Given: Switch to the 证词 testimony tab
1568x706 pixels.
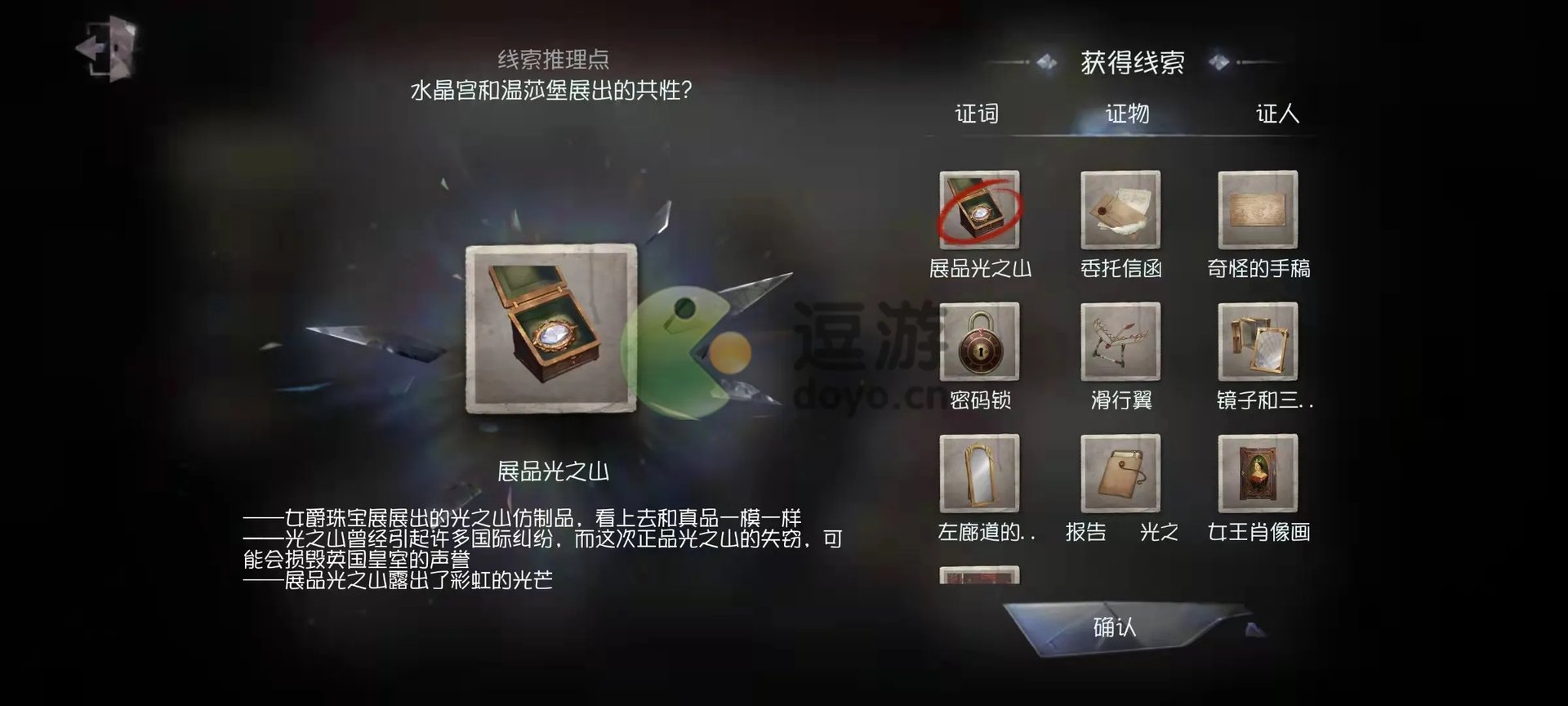Looking at the screenshot, I should click(x=977, y=114).
